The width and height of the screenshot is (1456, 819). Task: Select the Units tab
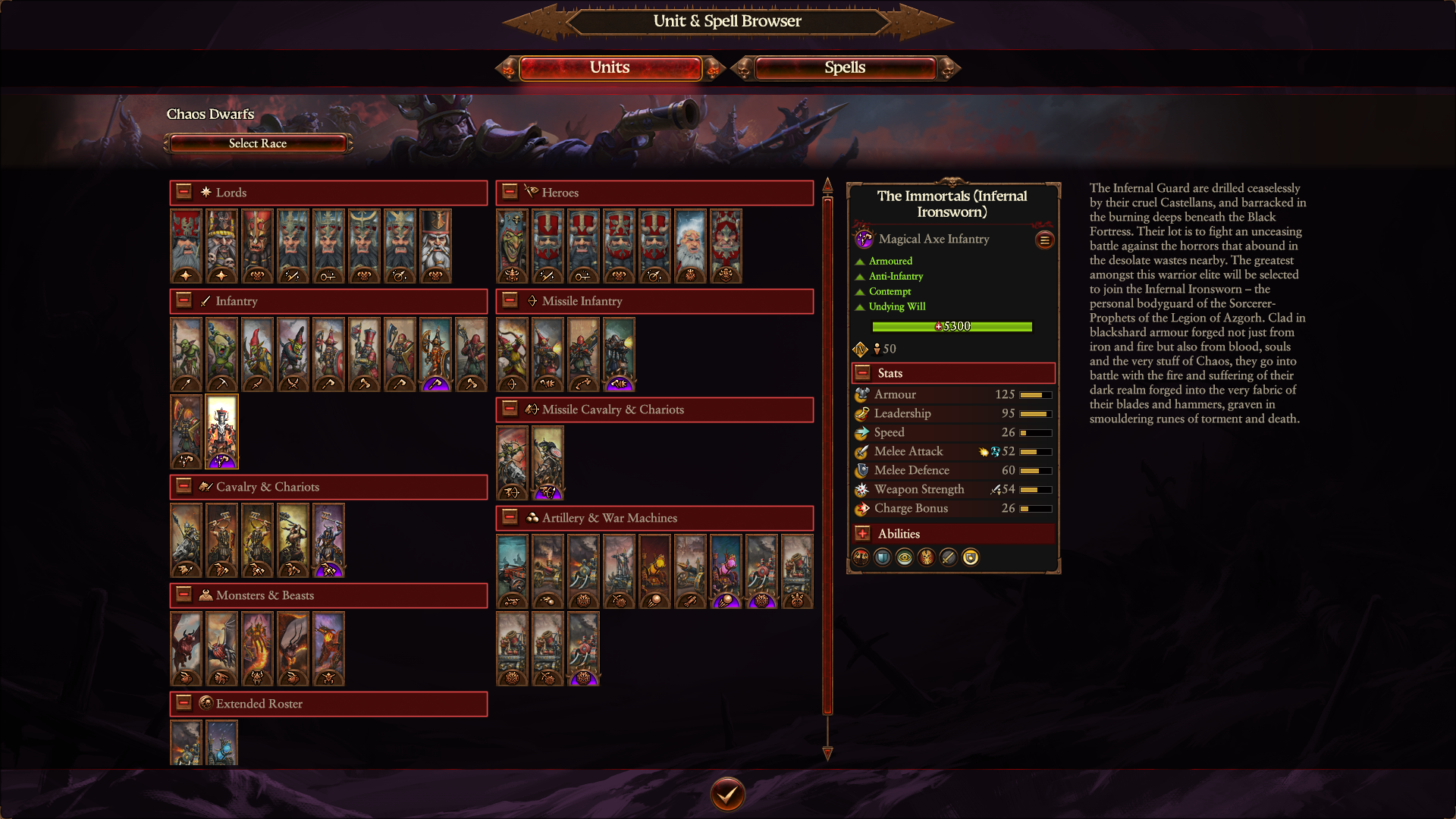(610, 68)
